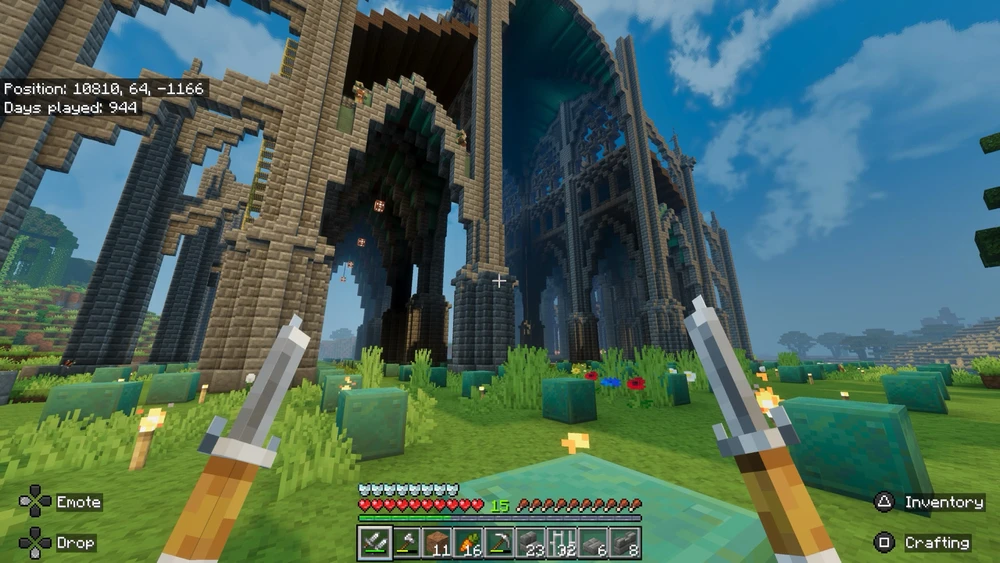Choose the iron bars stack of 32
The height and width of the screenshot is (563, 1000).
562,543
